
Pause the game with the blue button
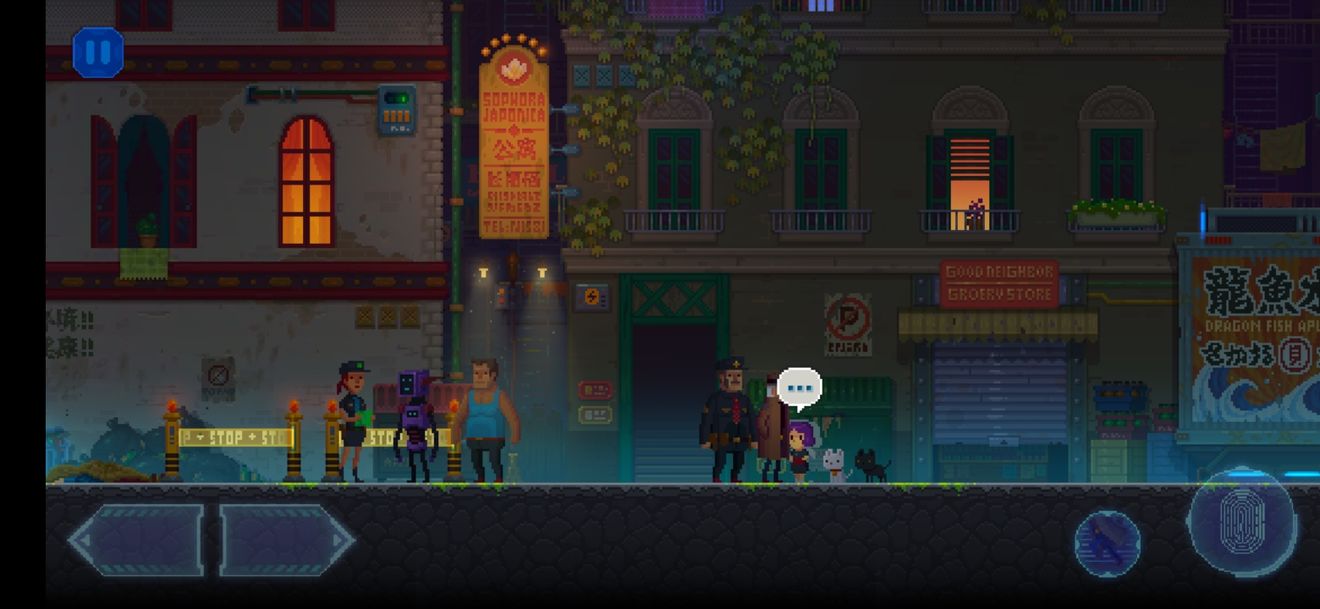98,53
